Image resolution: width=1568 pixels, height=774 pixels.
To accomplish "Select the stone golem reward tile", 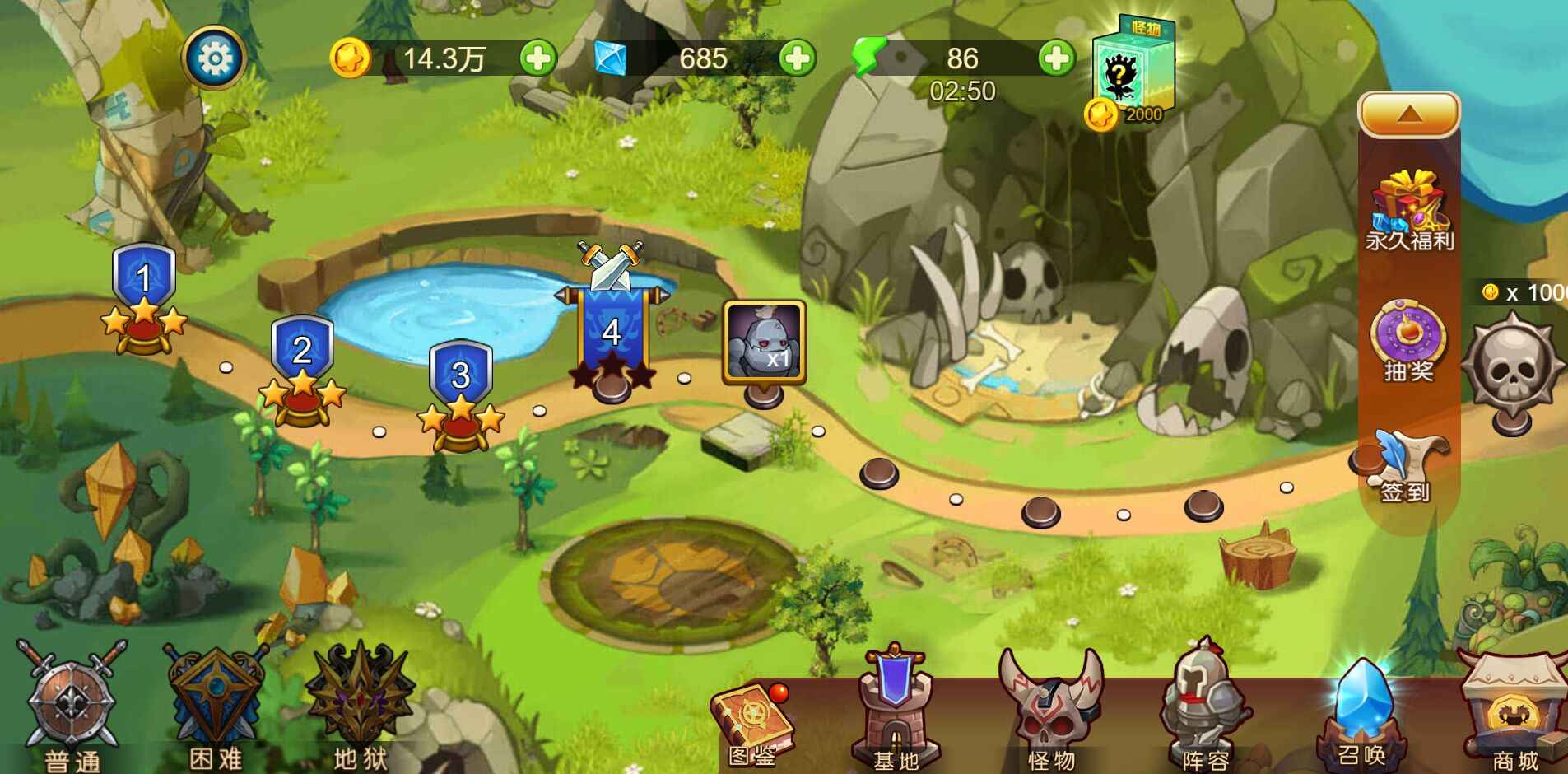I will (763, 341).
